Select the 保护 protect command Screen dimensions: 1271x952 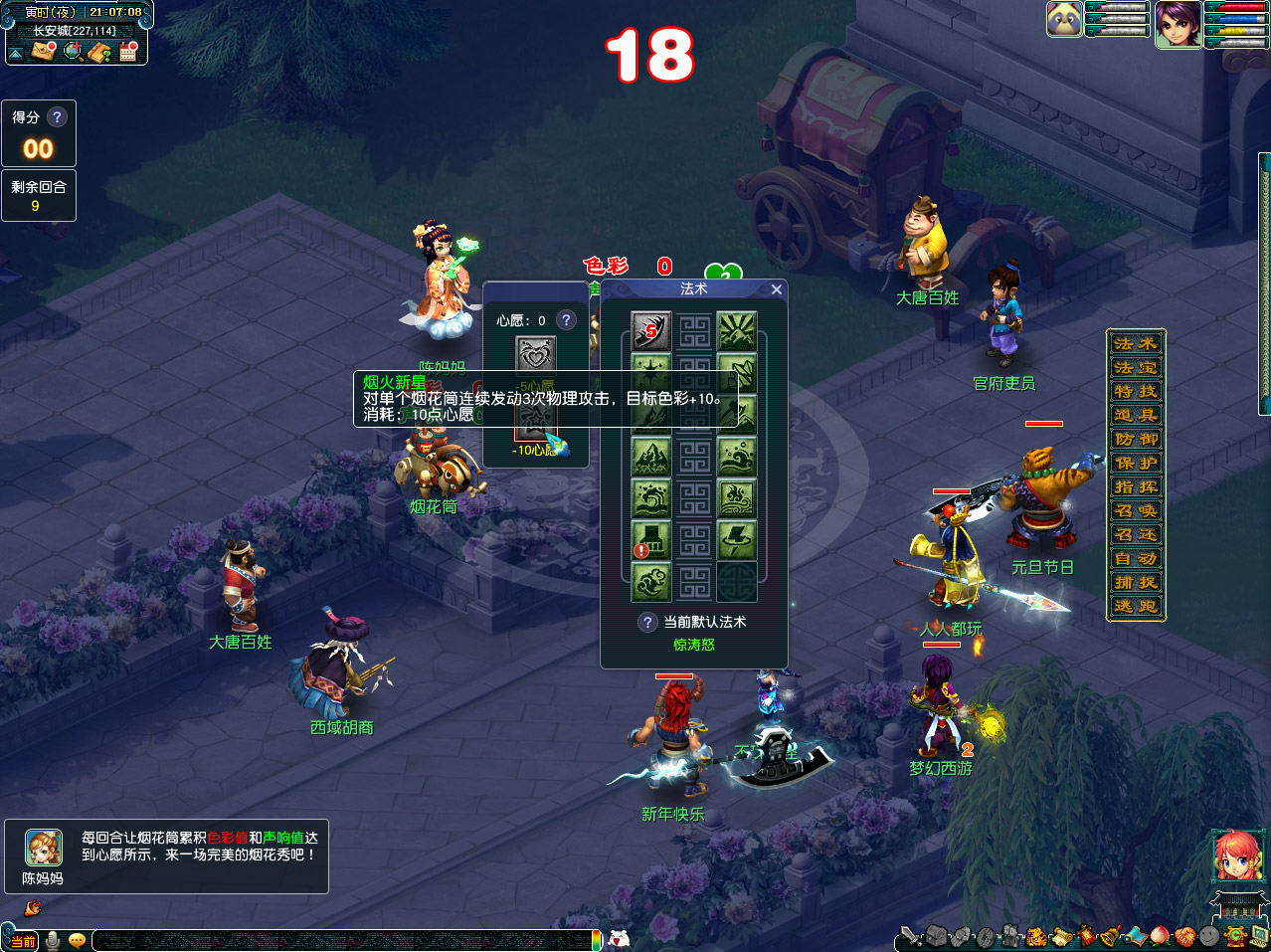pos(1136,463)
